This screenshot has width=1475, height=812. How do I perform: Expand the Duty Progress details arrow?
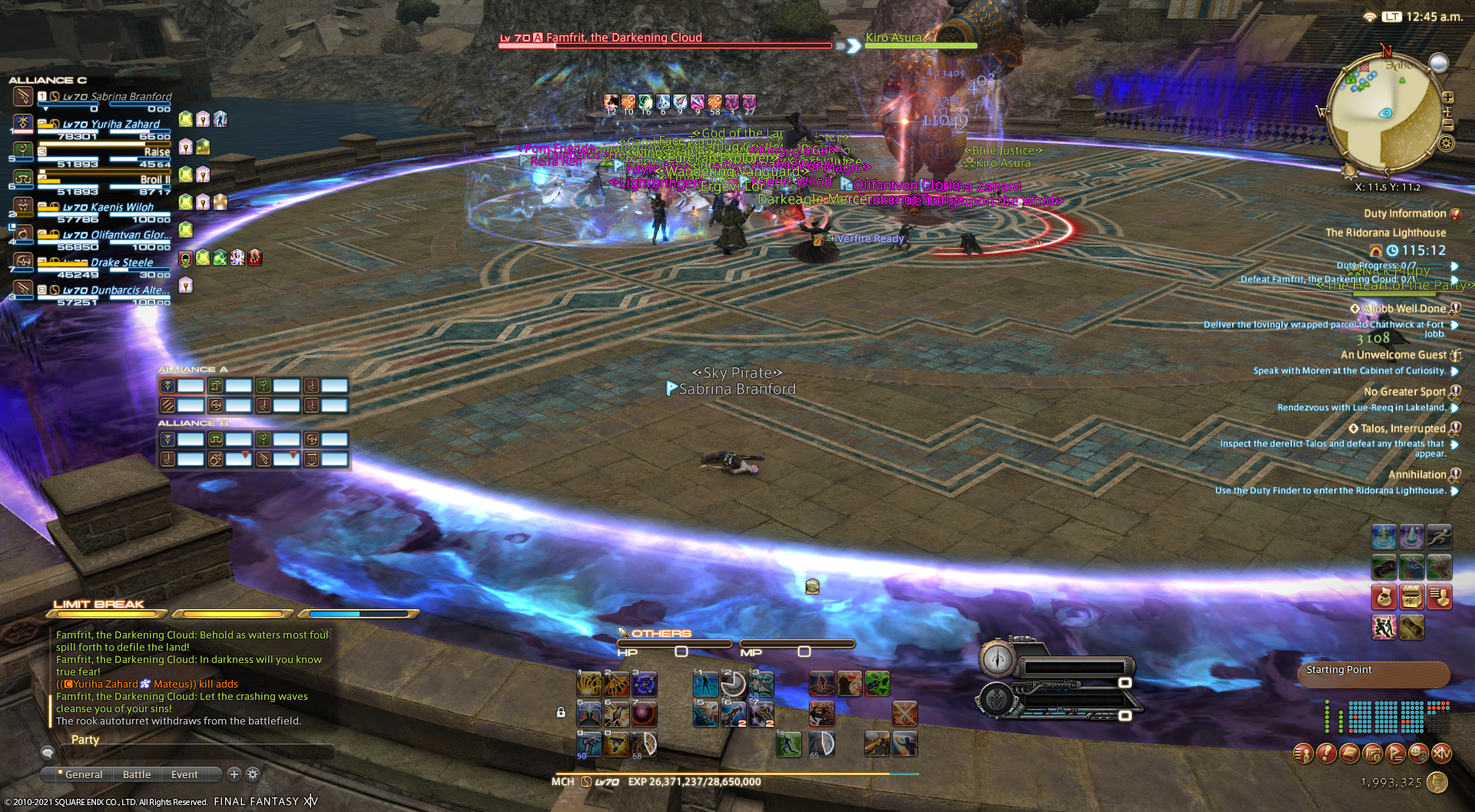pyautogui.click(x=1454, y=265)
